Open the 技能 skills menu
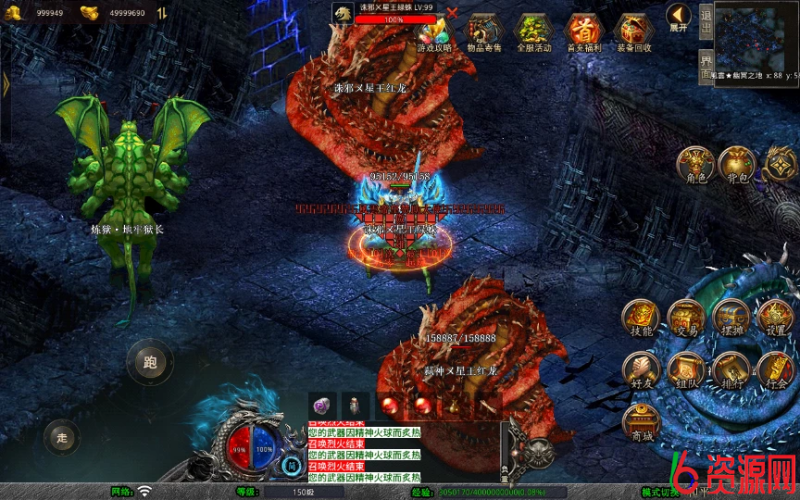This screenshot has height=500, width=800. pyautogui.click(x=641, y=316)
